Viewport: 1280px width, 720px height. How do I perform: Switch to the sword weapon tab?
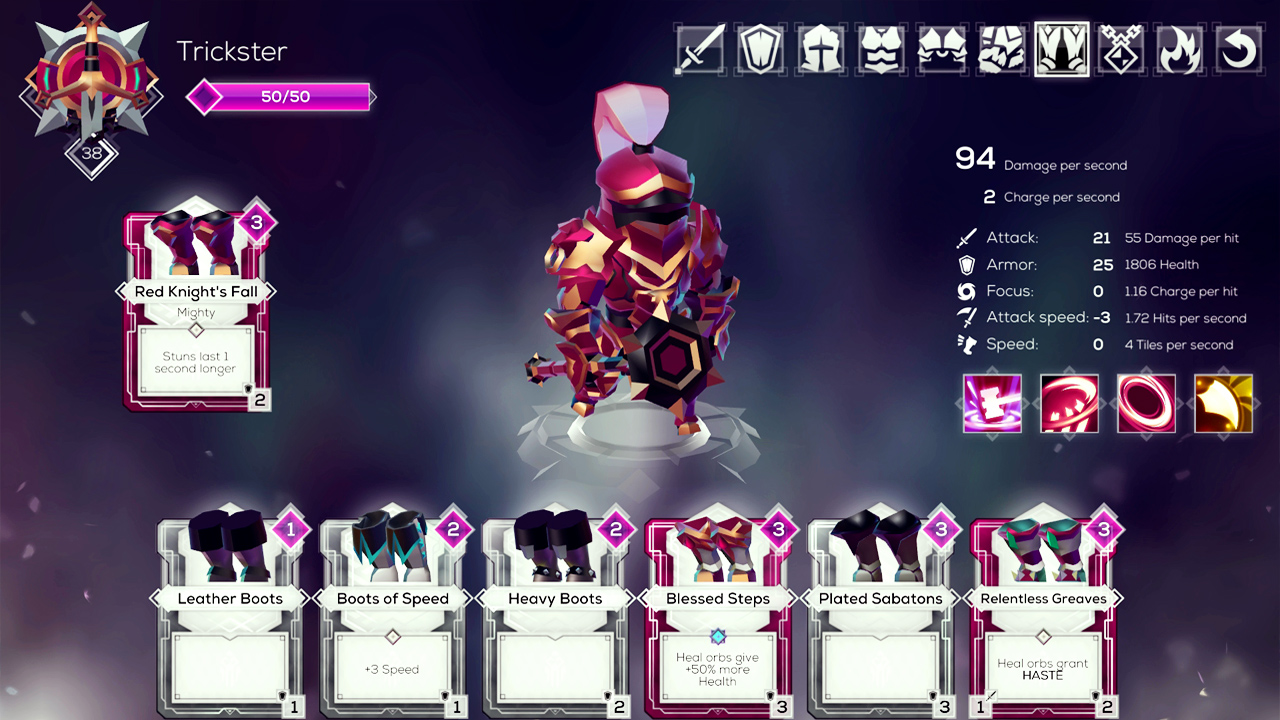coord(700,49)
